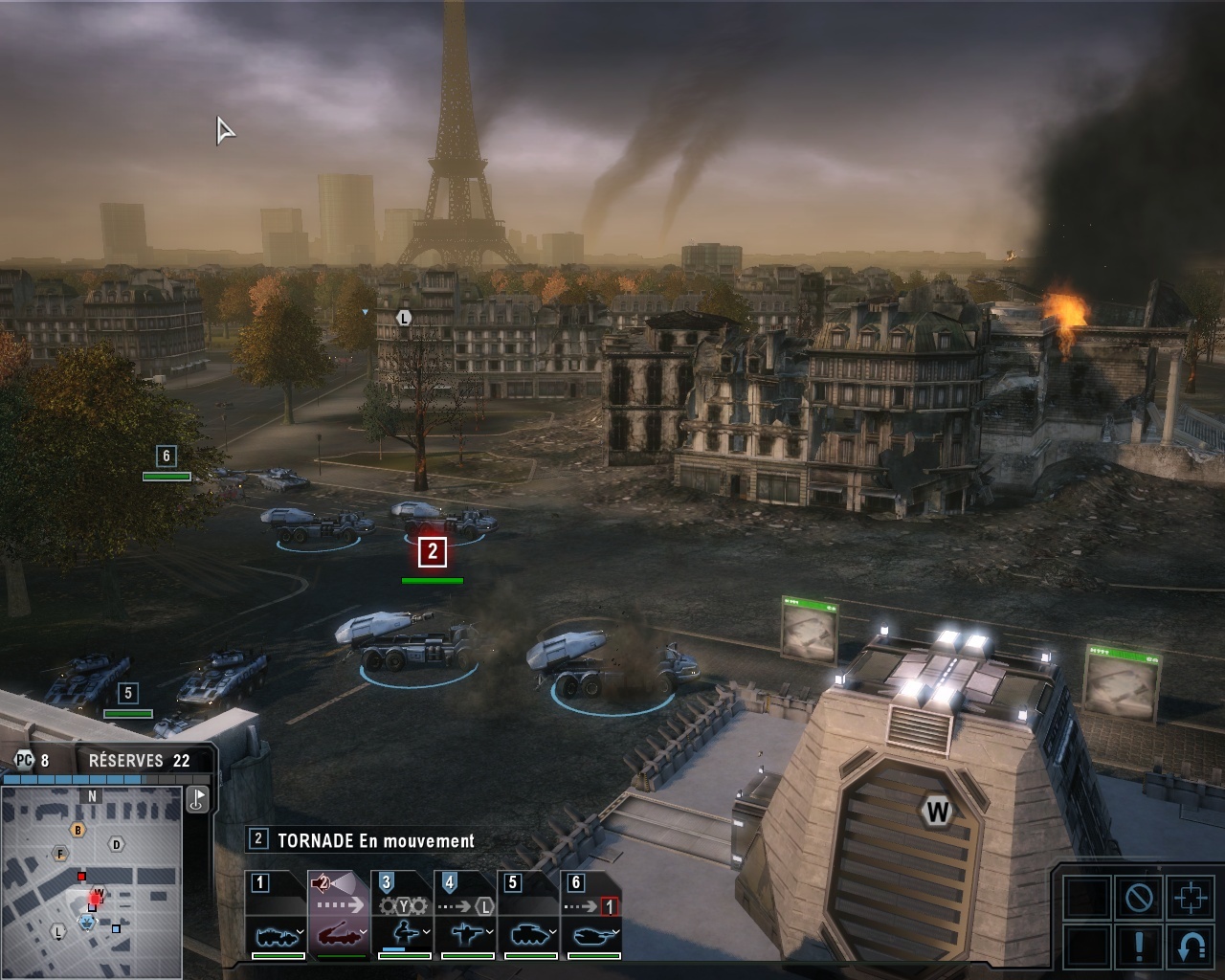Select the squad 5 marker over vehicles
This screenshot has width=1225, height=980.
(x=128, y=693)
